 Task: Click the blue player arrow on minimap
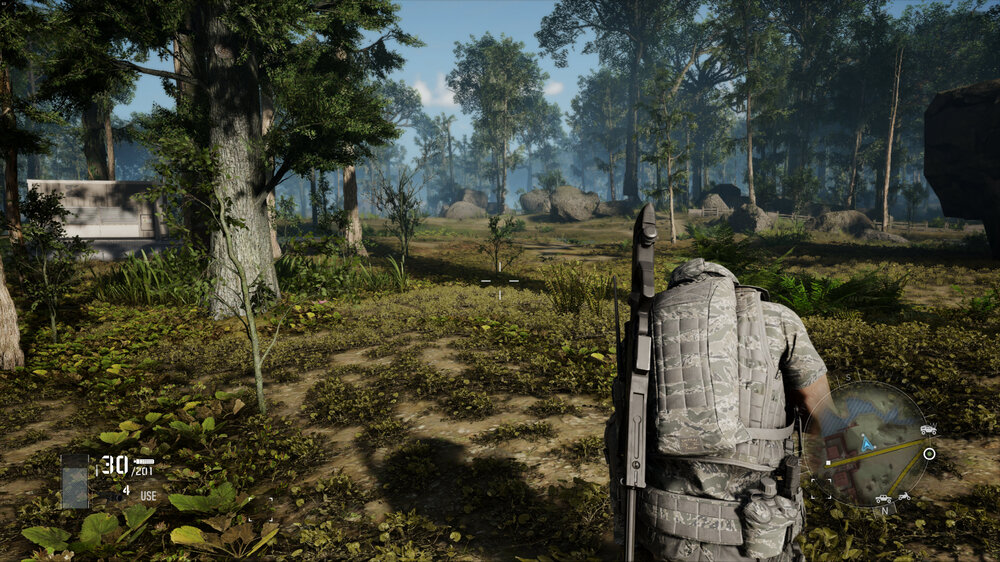pyautogui.click(x=866, y=441)
